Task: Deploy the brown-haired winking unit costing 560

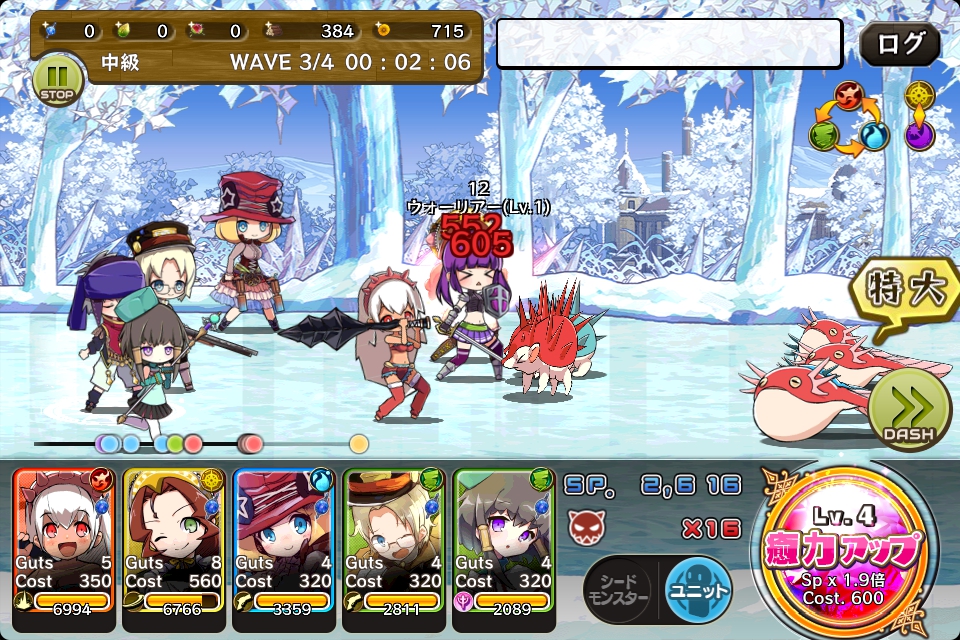Action: pyautogui.click(x=173, y=538)
